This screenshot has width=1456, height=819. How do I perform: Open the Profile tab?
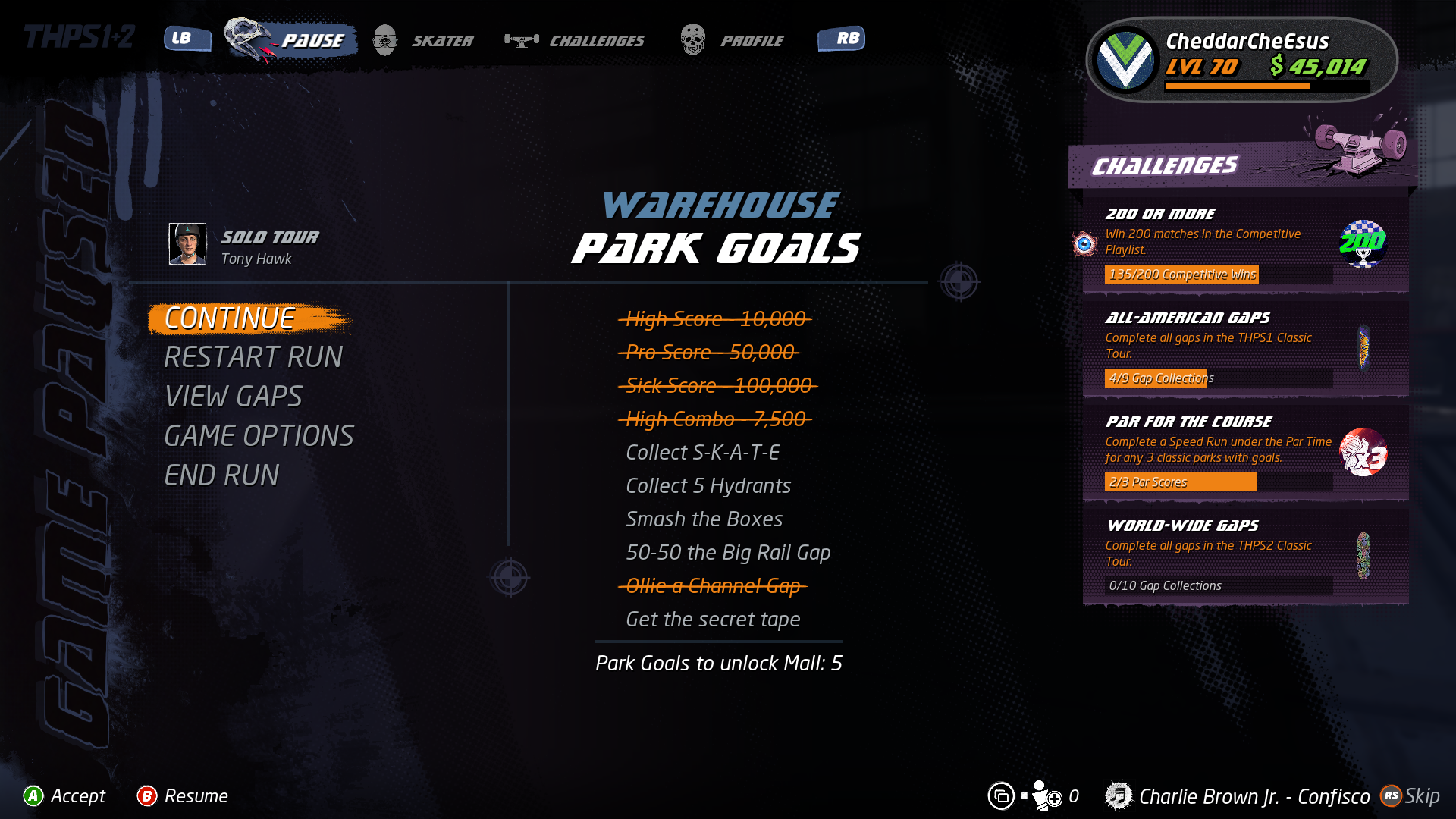pyautogui.click(x=733, y=40)
